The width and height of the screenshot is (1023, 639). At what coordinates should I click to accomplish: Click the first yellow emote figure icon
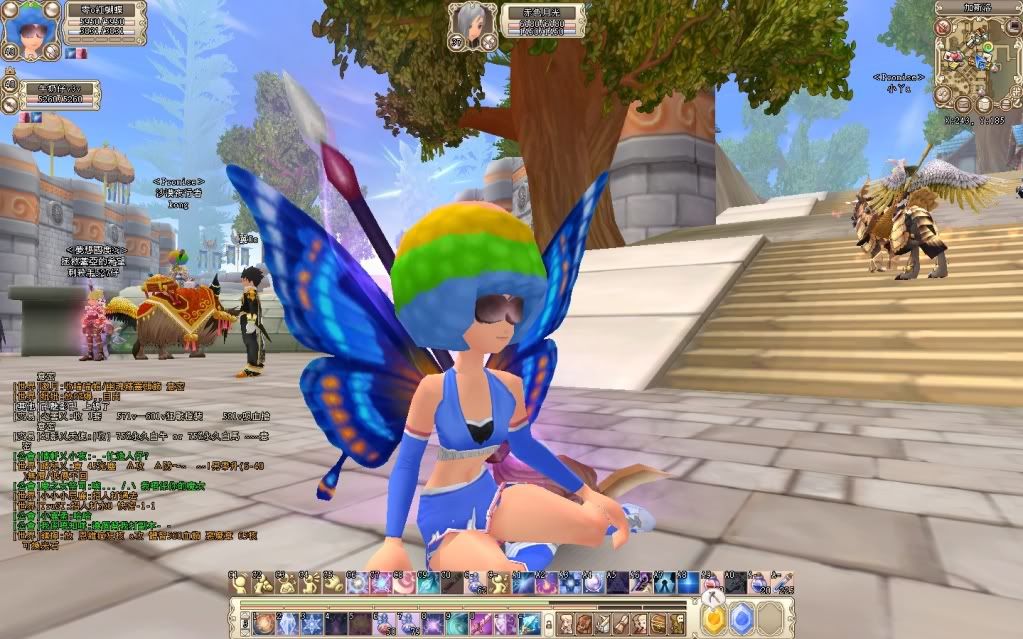tap(239, 582)
